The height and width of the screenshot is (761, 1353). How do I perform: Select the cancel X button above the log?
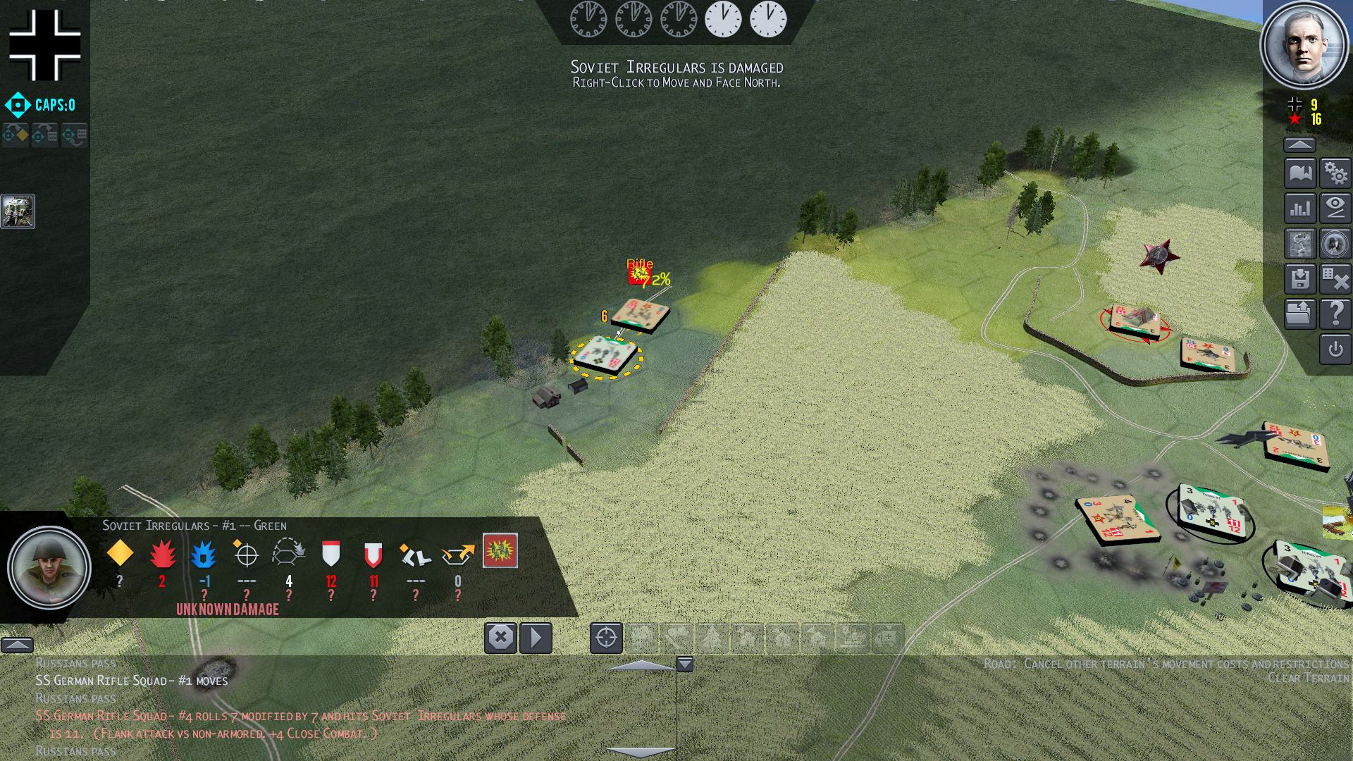pos(500,637)
